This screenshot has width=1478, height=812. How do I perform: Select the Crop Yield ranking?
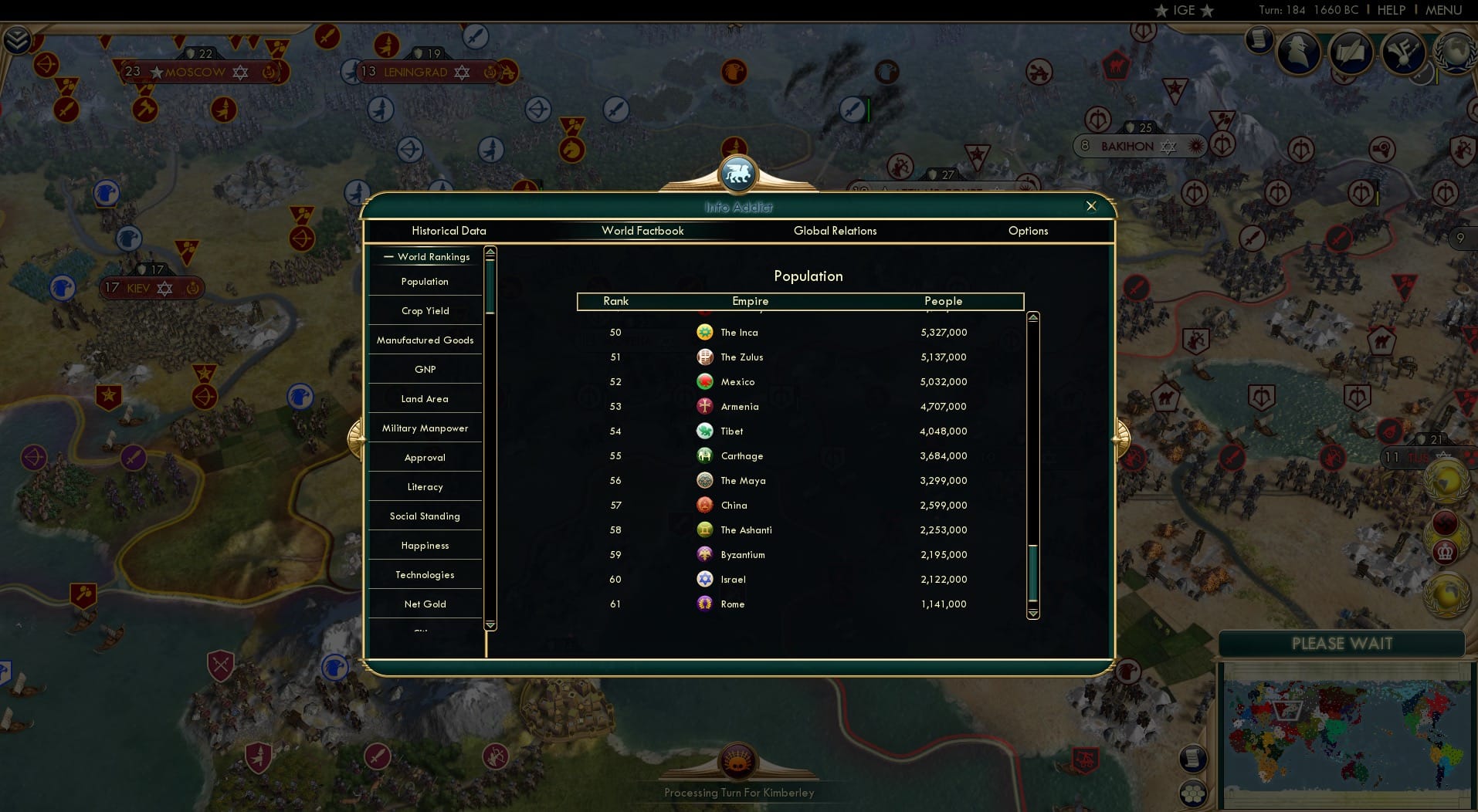pyautogui.click(x=424, y=310)
